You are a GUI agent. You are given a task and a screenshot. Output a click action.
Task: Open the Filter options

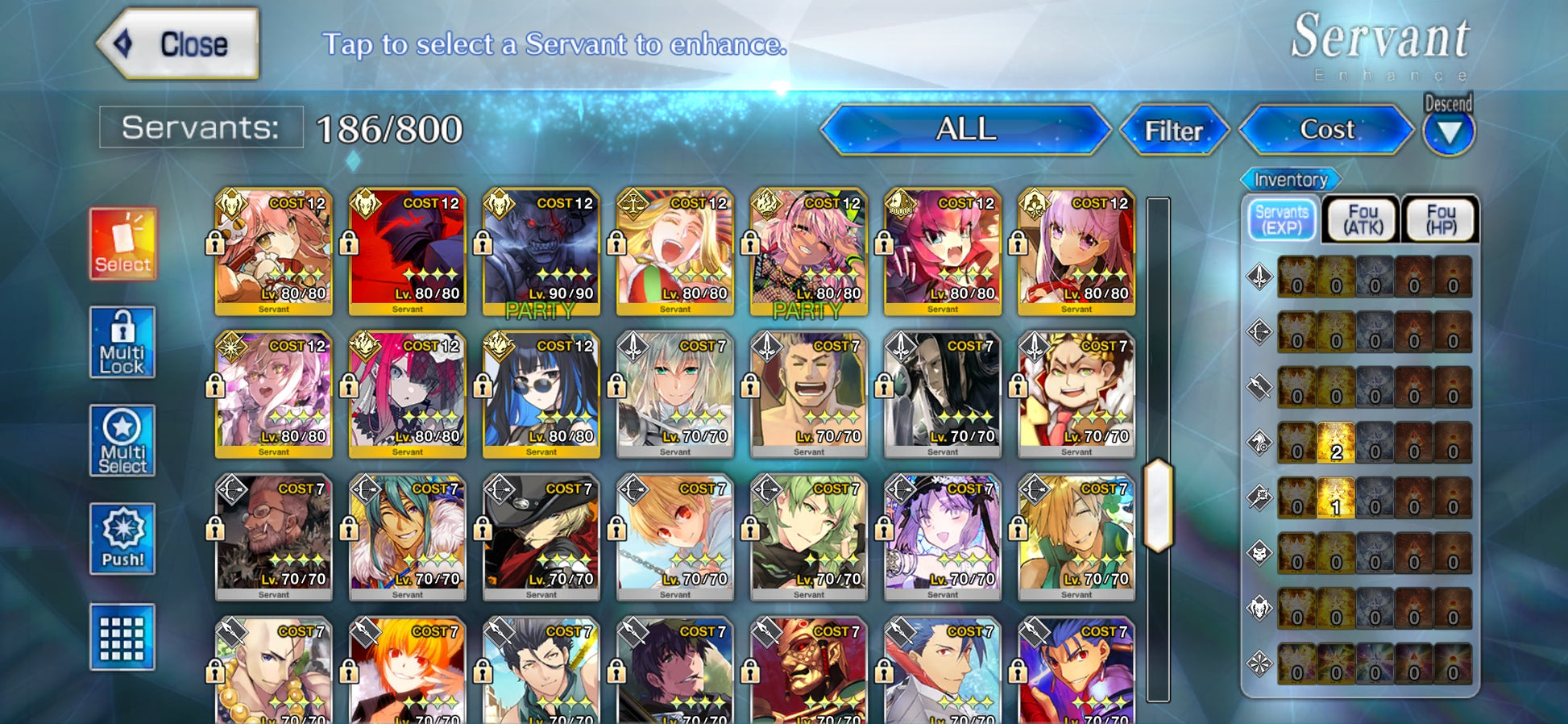[x=1173, y=131]
